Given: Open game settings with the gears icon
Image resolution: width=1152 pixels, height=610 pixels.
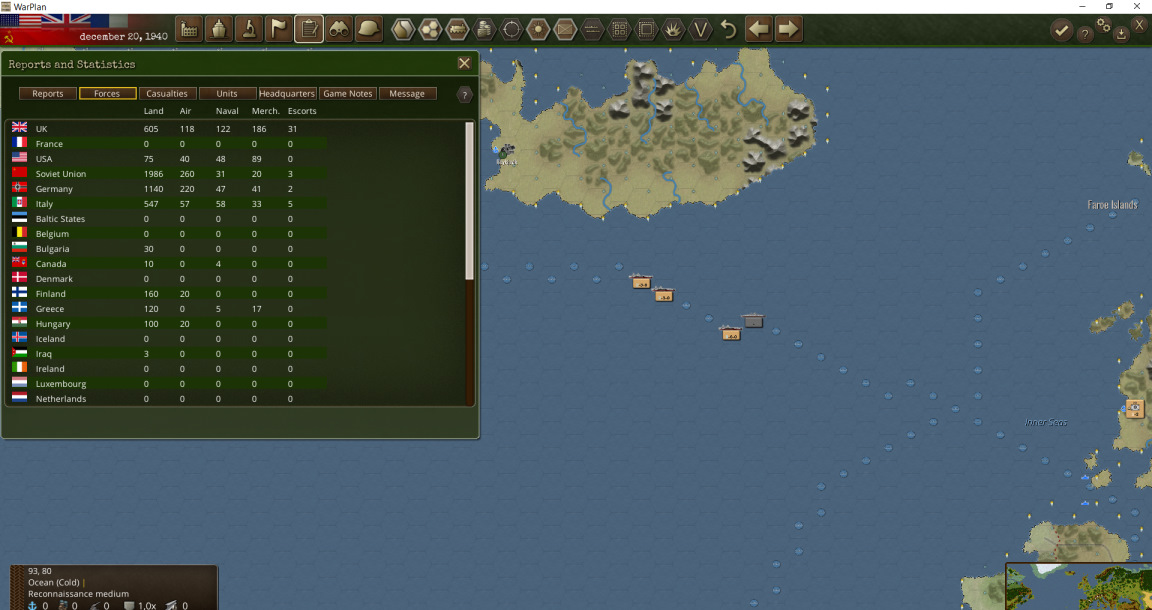Looking at the screenshot, I should click(1104, 25).
